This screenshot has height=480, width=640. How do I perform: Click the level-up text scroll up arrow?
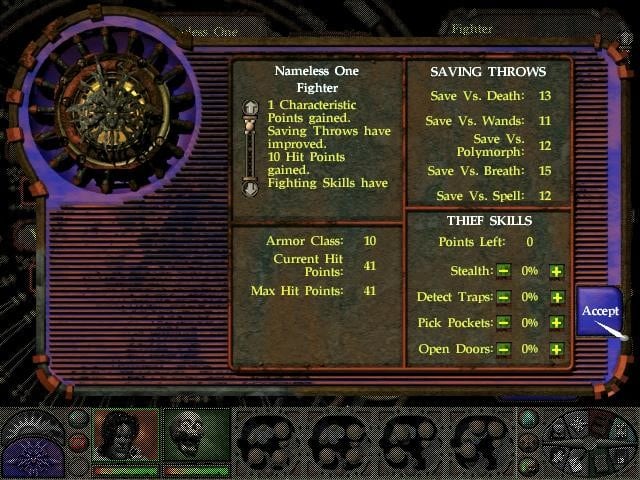250,108
